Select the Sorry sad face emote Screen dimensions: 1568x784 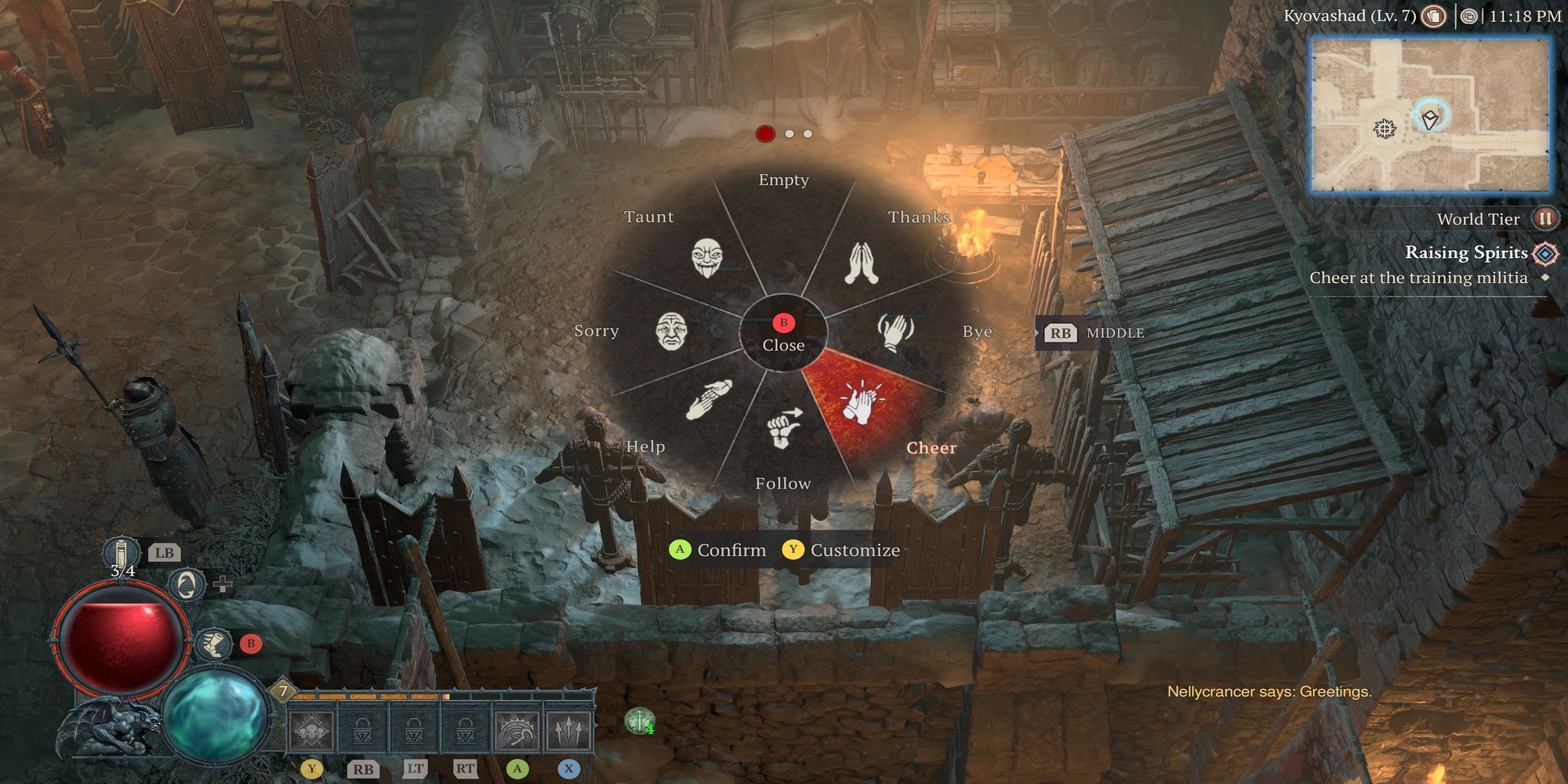tap(672, 331)
